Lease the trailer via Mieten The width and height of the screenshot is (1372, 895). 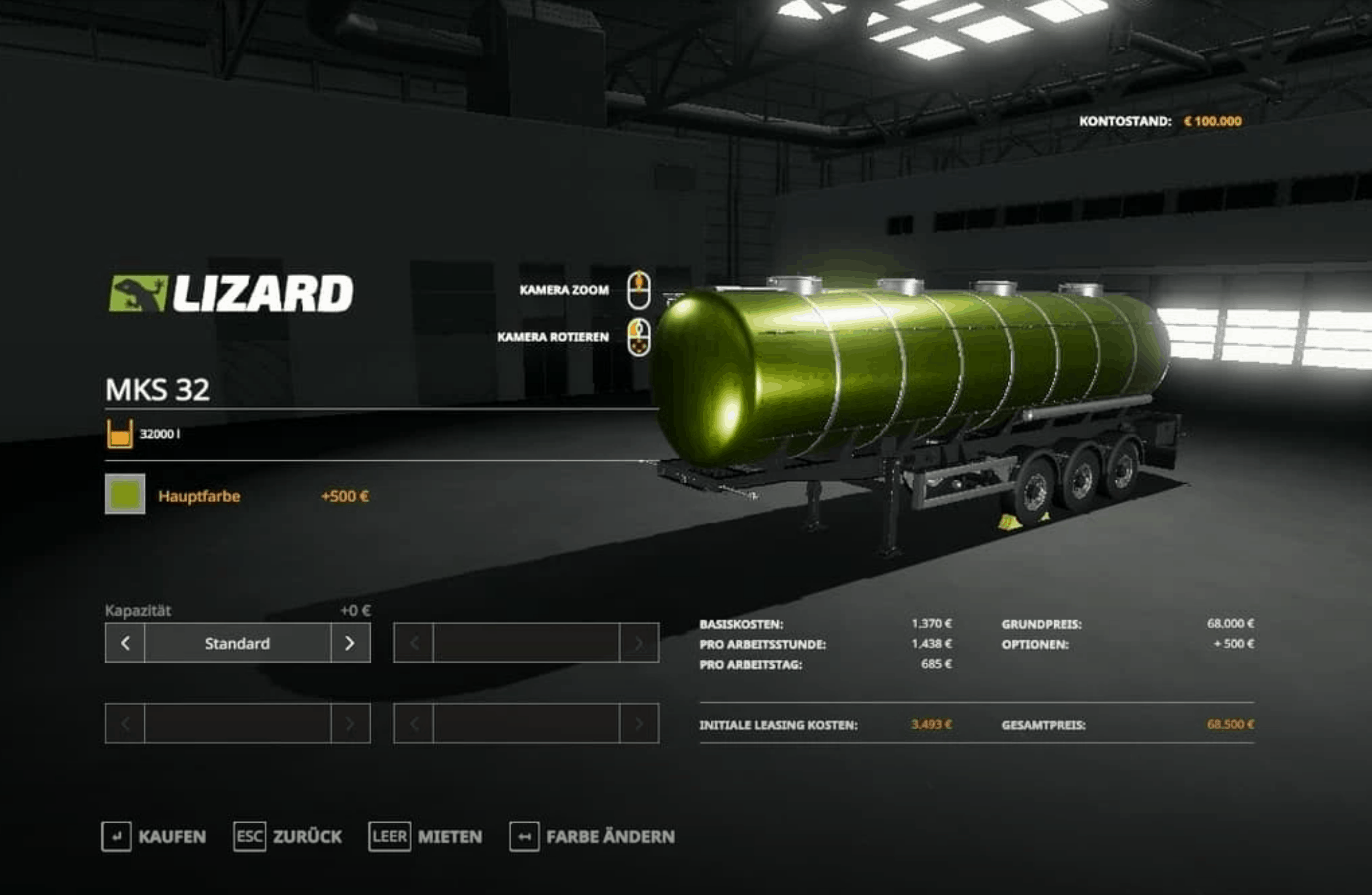426,837
